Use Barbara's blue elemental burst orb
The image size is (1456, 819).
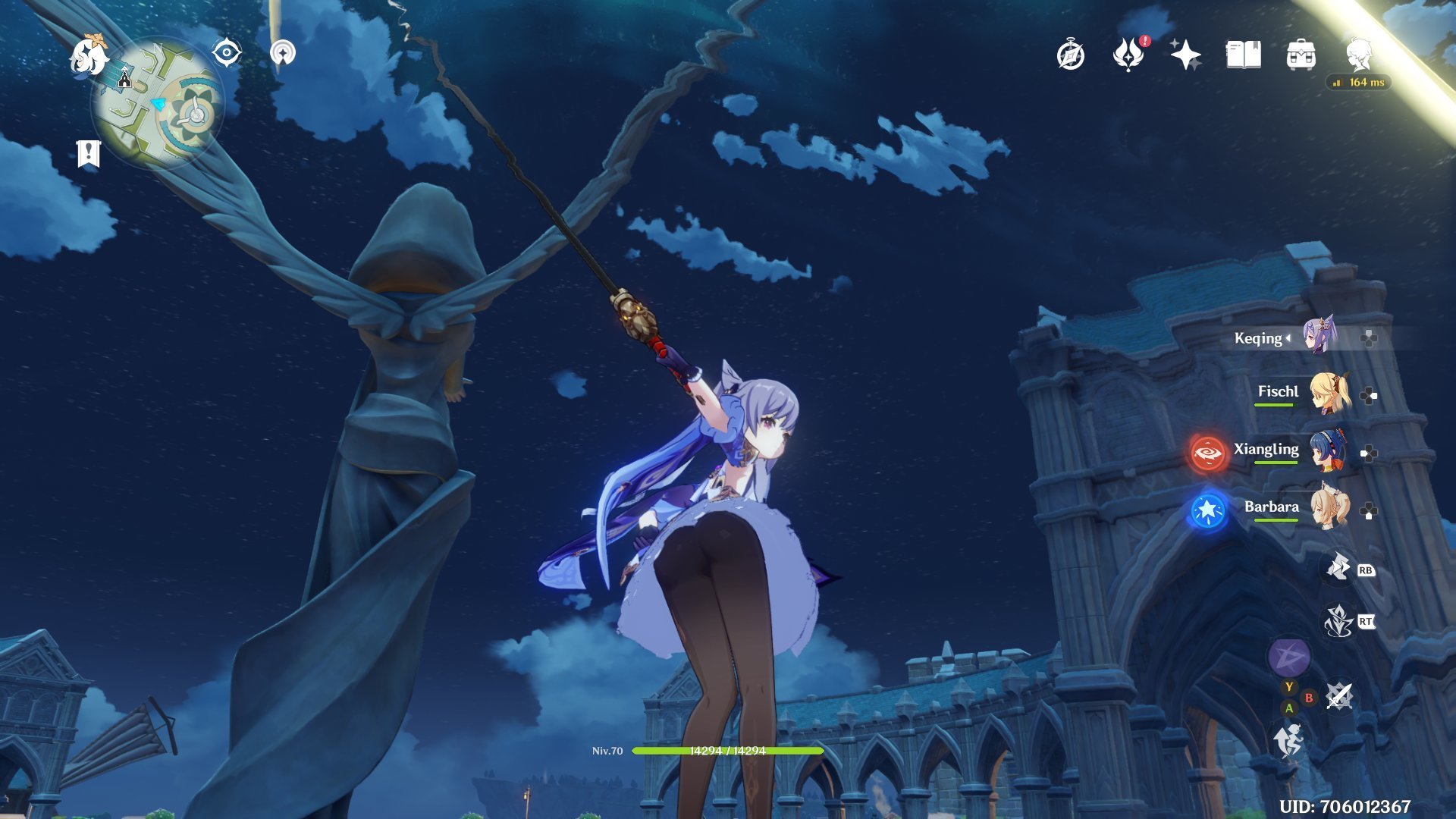coord(1207,511)
